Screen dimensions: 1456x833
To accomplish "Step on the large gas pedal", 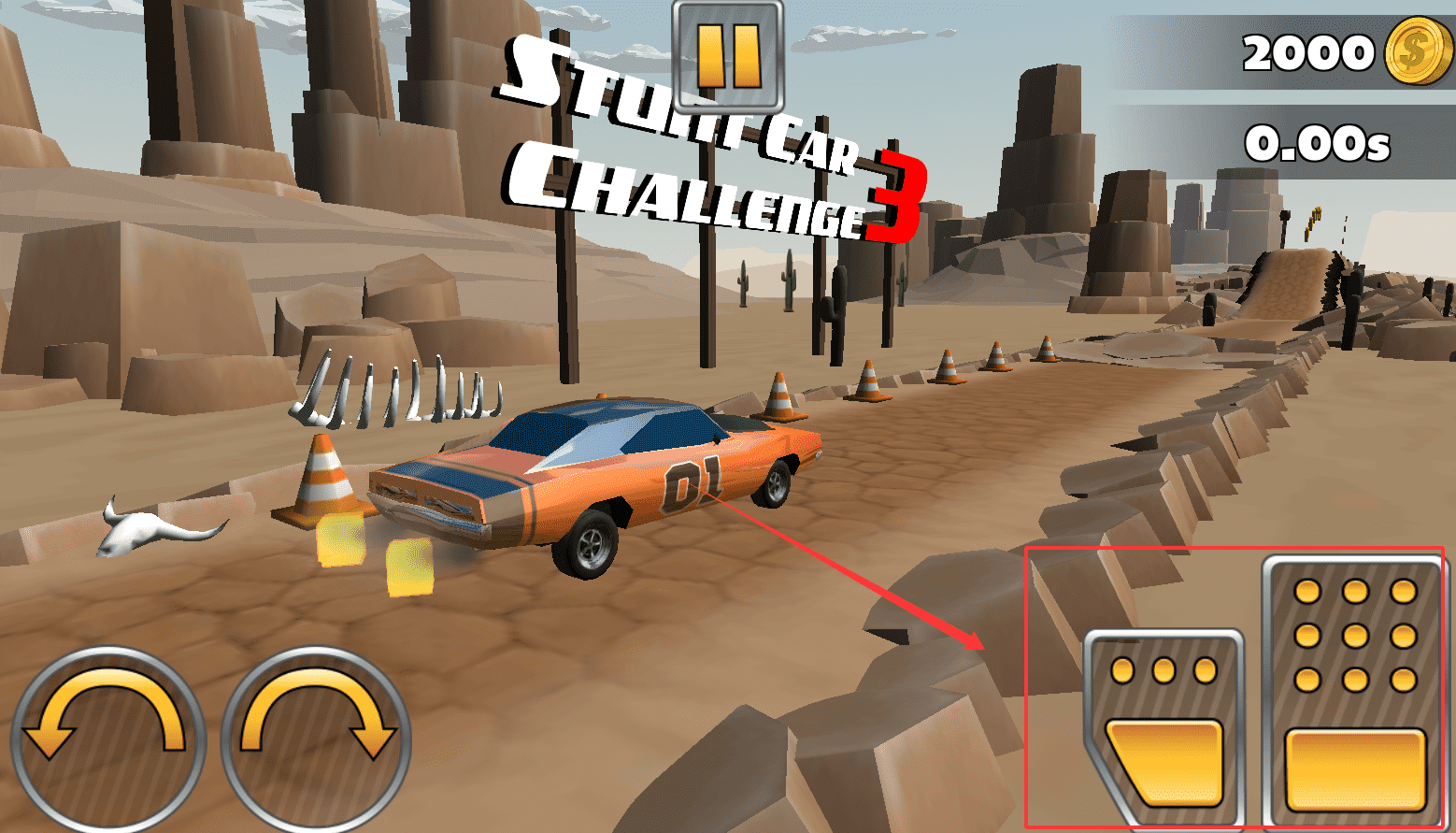I will (1354, 692).
